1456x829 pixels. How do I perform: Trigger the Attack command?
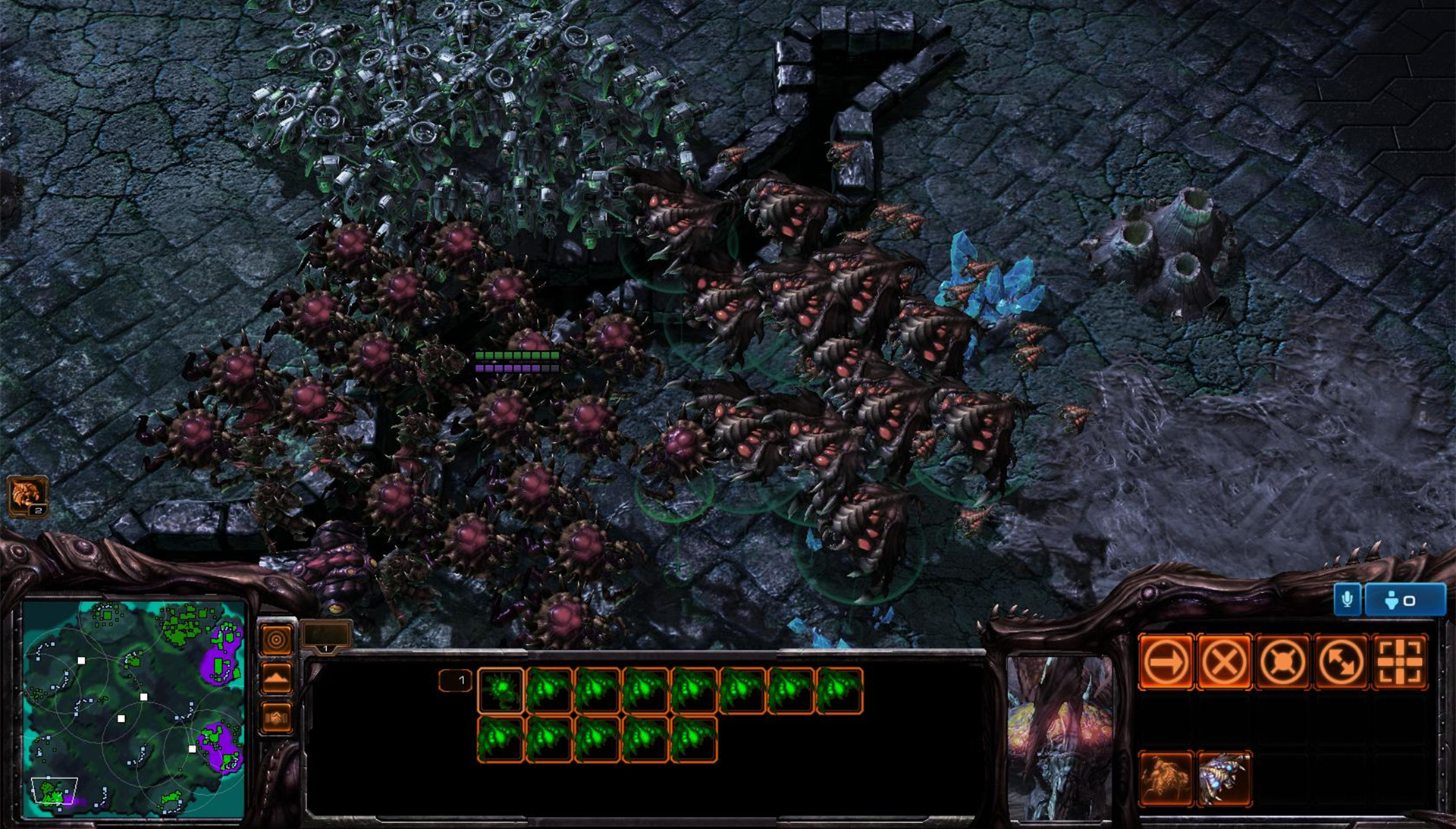pyautogui.click(x=1400, y=662)
